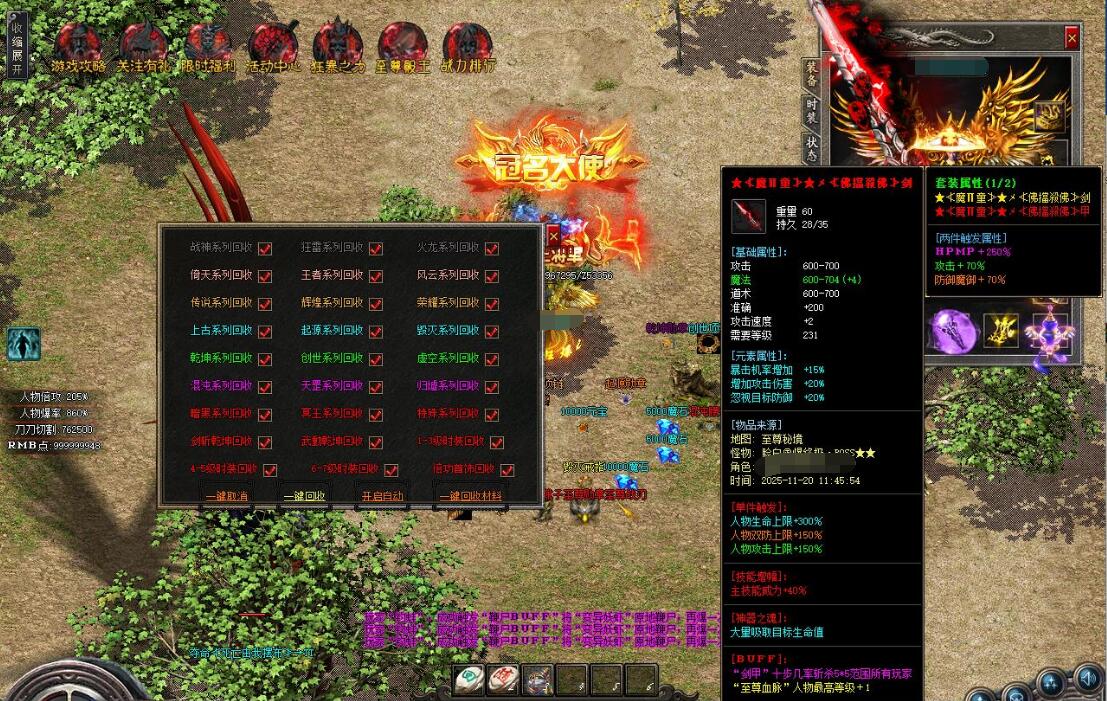Uncheck the 战神系列回收 checkbox
This screenshot has height=701, width=1107.
265,248
